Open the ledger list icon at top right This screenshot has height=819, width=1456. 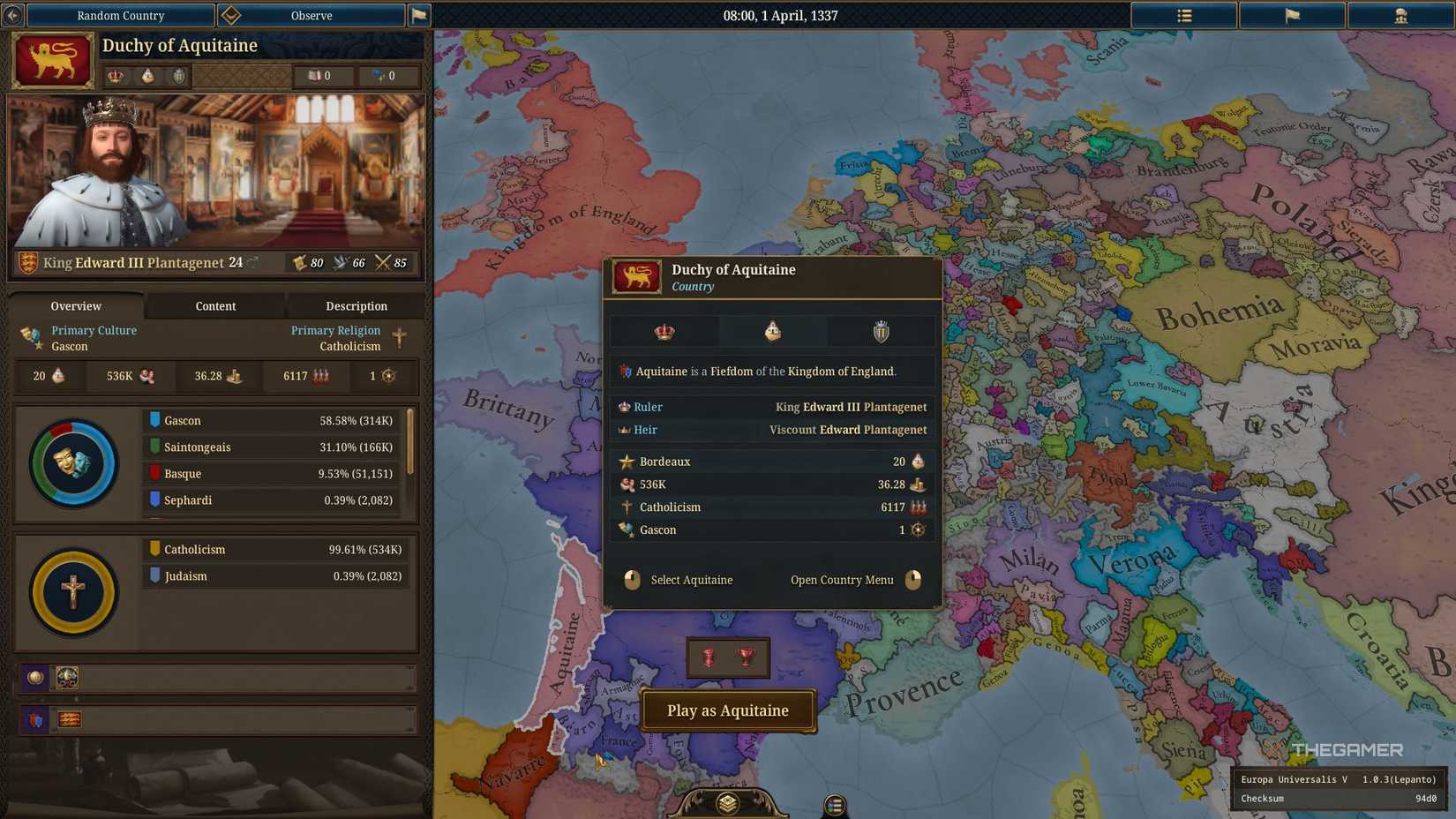point(1183,15)
